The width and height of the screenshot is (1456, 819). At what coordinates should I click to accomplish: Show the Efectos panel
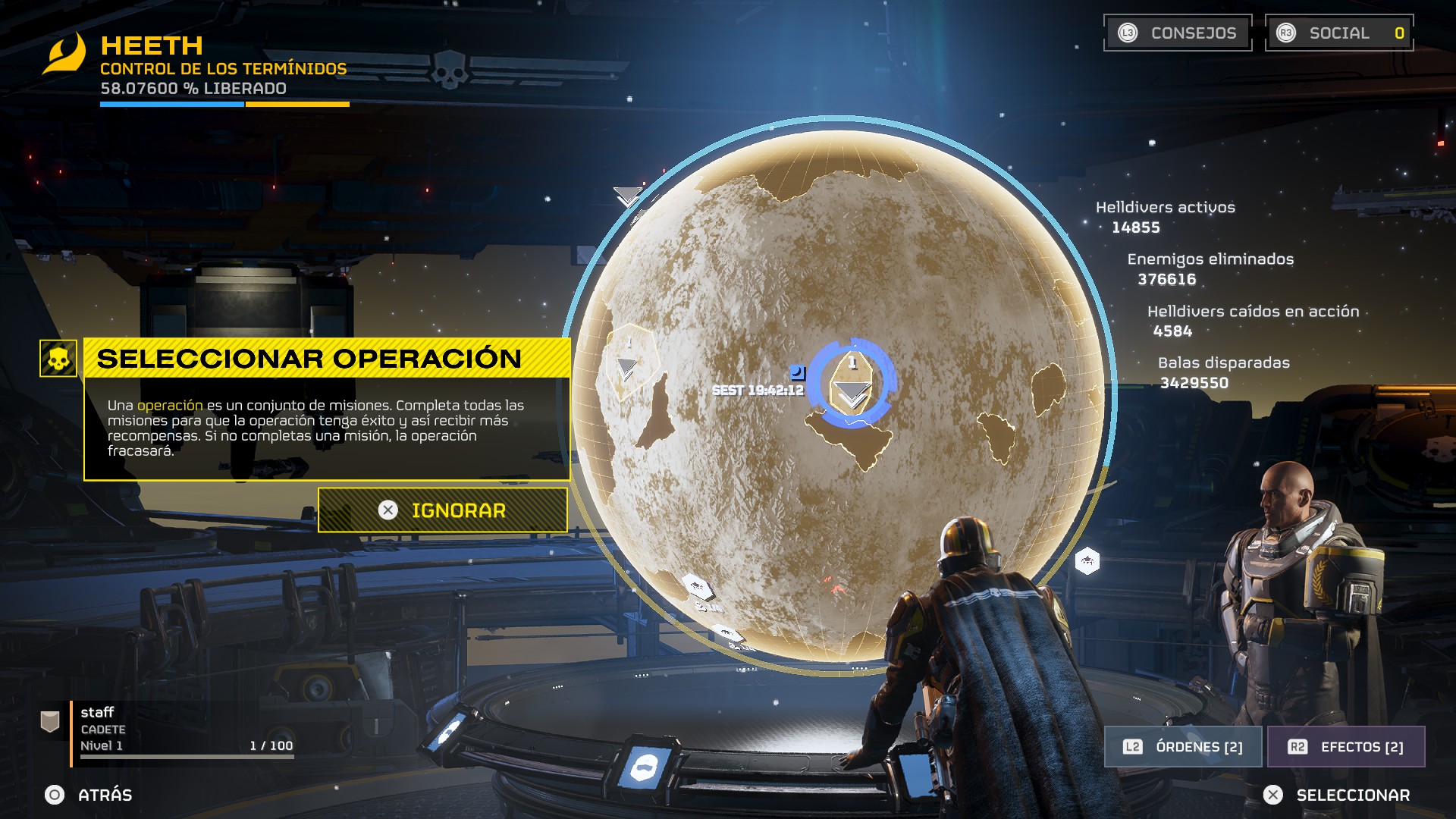1346,747
